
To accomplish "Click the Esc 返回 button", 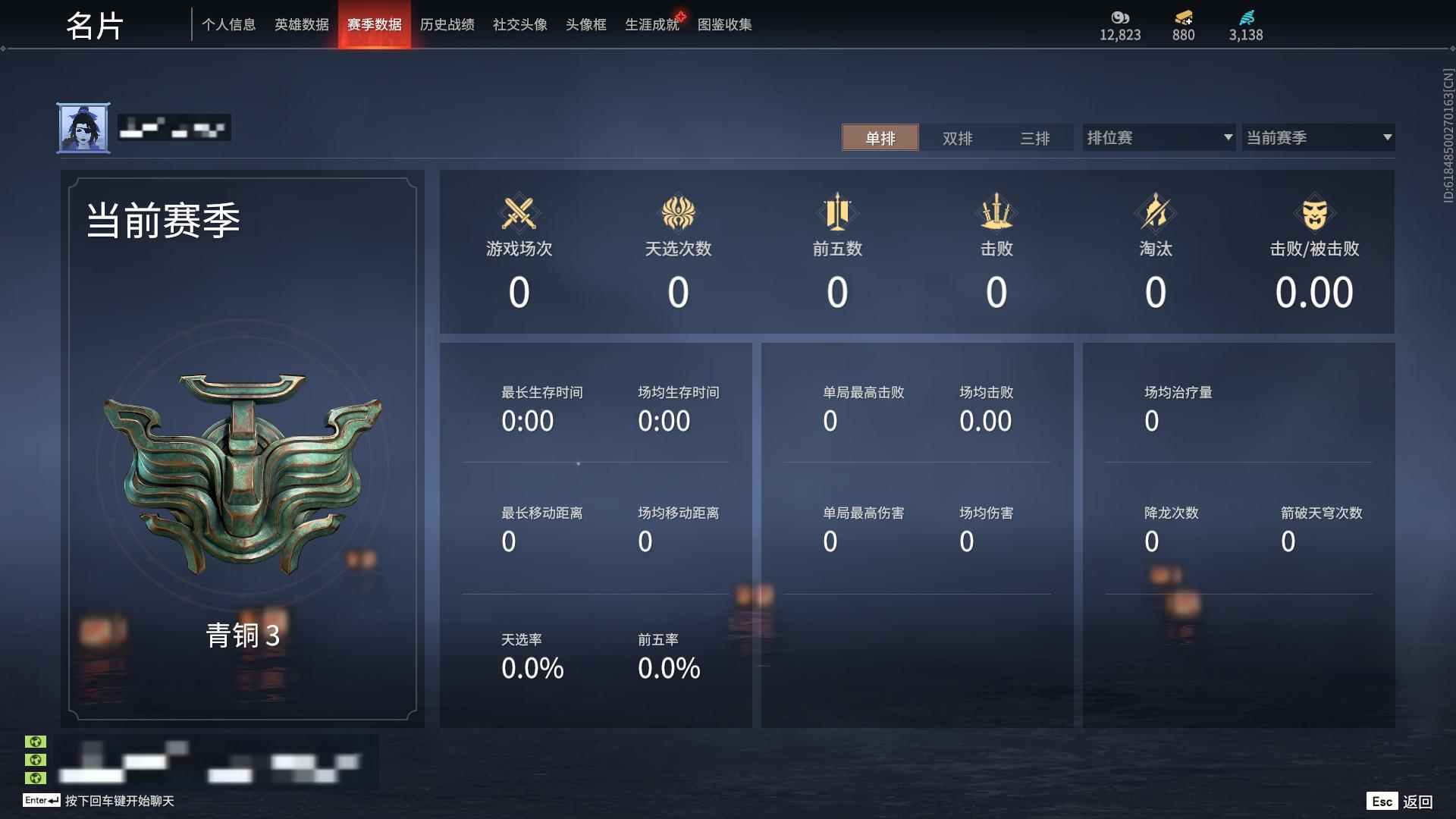I will point(1401,800).
